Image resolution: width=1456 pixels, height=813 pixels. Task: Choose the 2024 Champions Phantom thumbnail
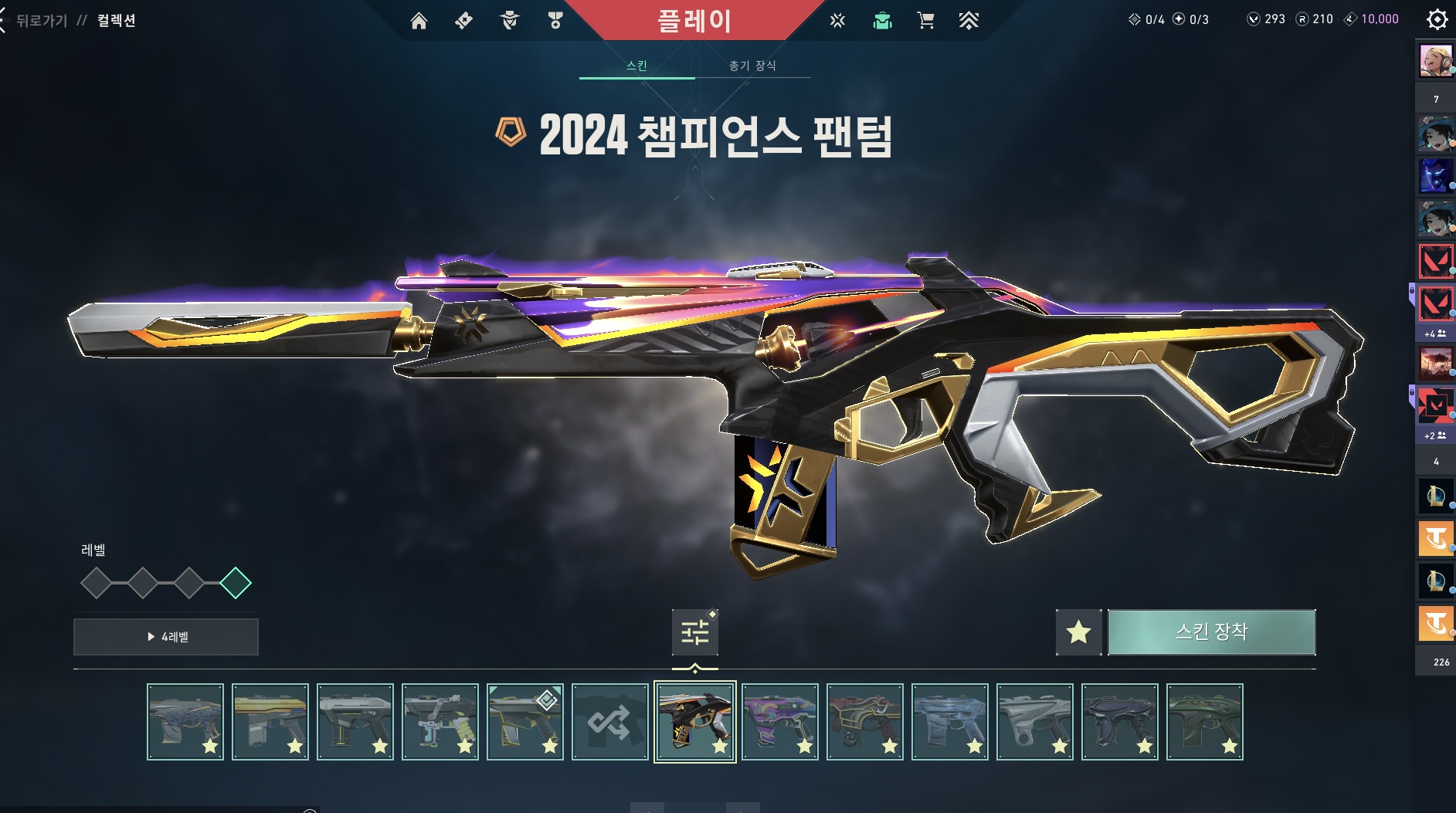pos(694,722)
